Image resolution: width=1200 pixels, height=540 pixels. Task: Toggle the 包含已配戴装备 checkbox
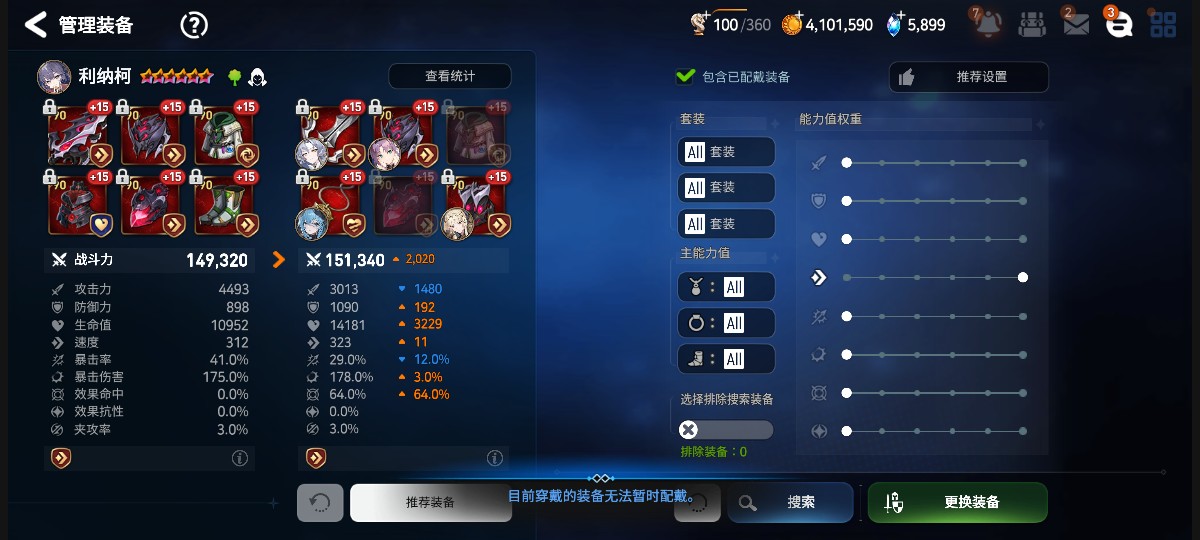coord(686,76)
